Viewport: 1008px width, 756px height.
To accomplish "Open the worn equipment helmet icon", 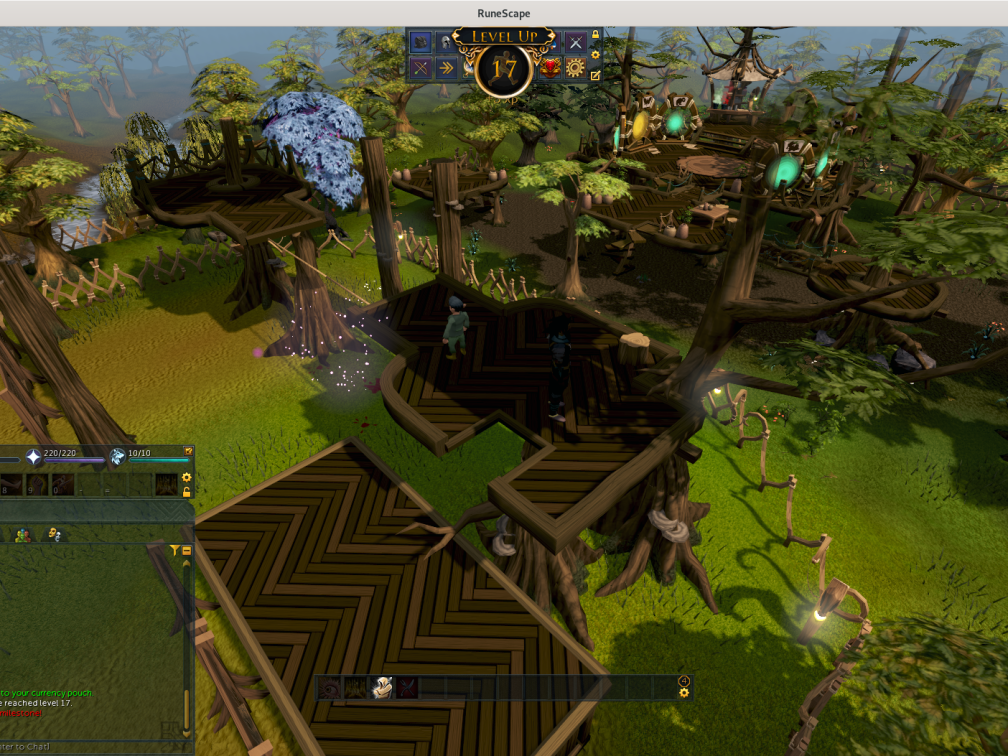I will [x=446, y=42].
